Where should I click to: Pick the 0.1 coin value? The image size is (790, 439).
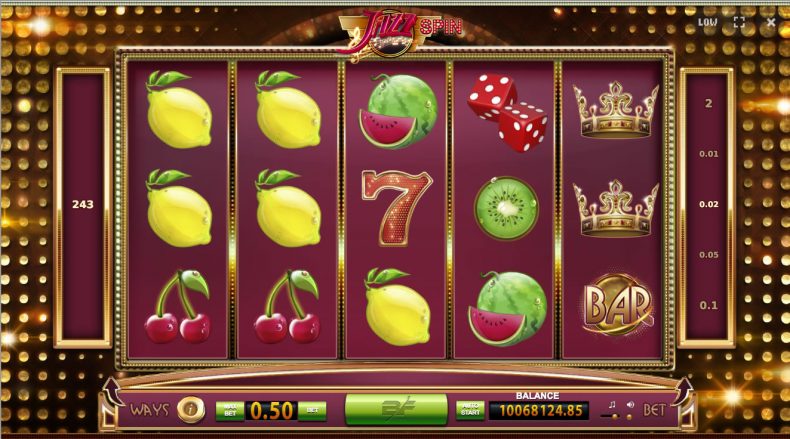tap(708, 305)
